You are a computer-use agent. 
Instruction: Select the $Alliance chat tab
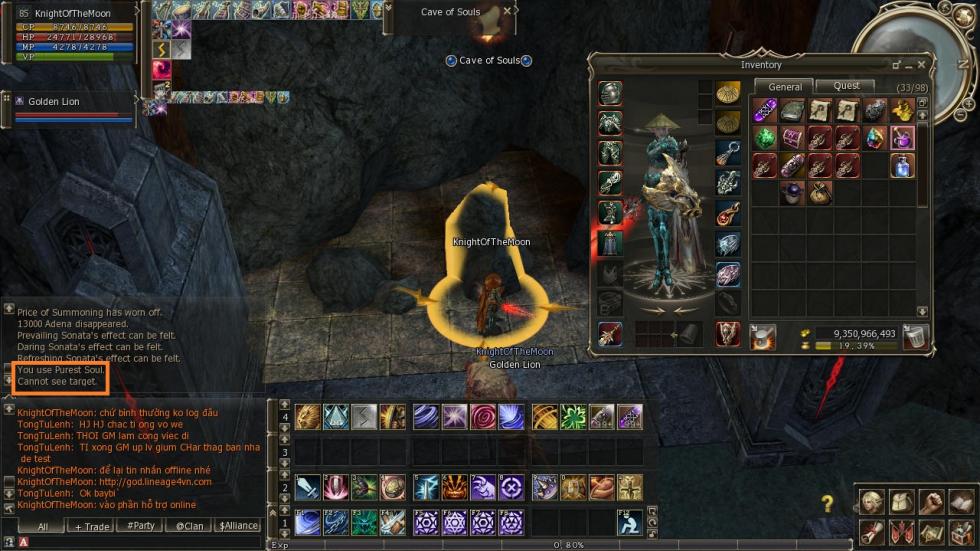coord(237,526)
